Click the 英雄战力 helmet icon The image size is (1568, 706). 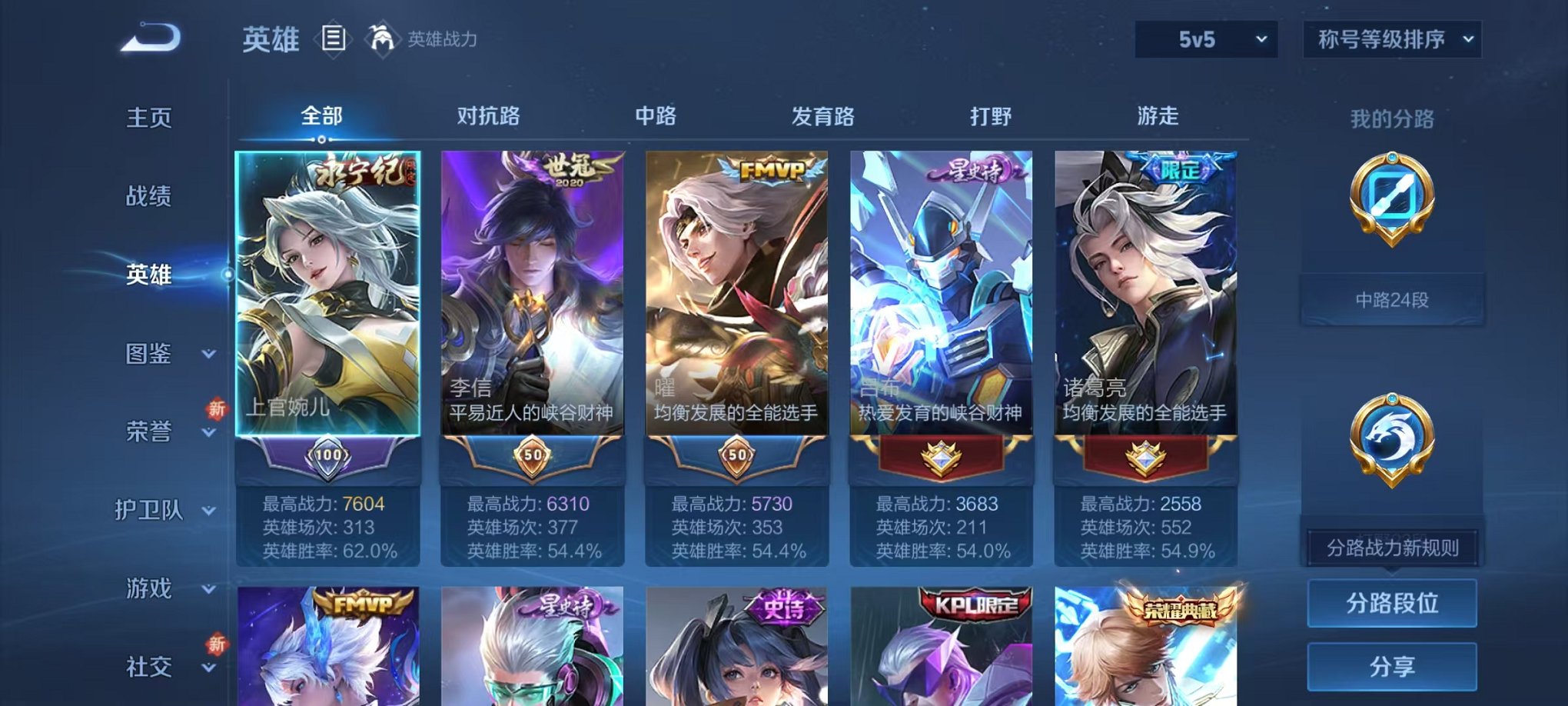382,38
